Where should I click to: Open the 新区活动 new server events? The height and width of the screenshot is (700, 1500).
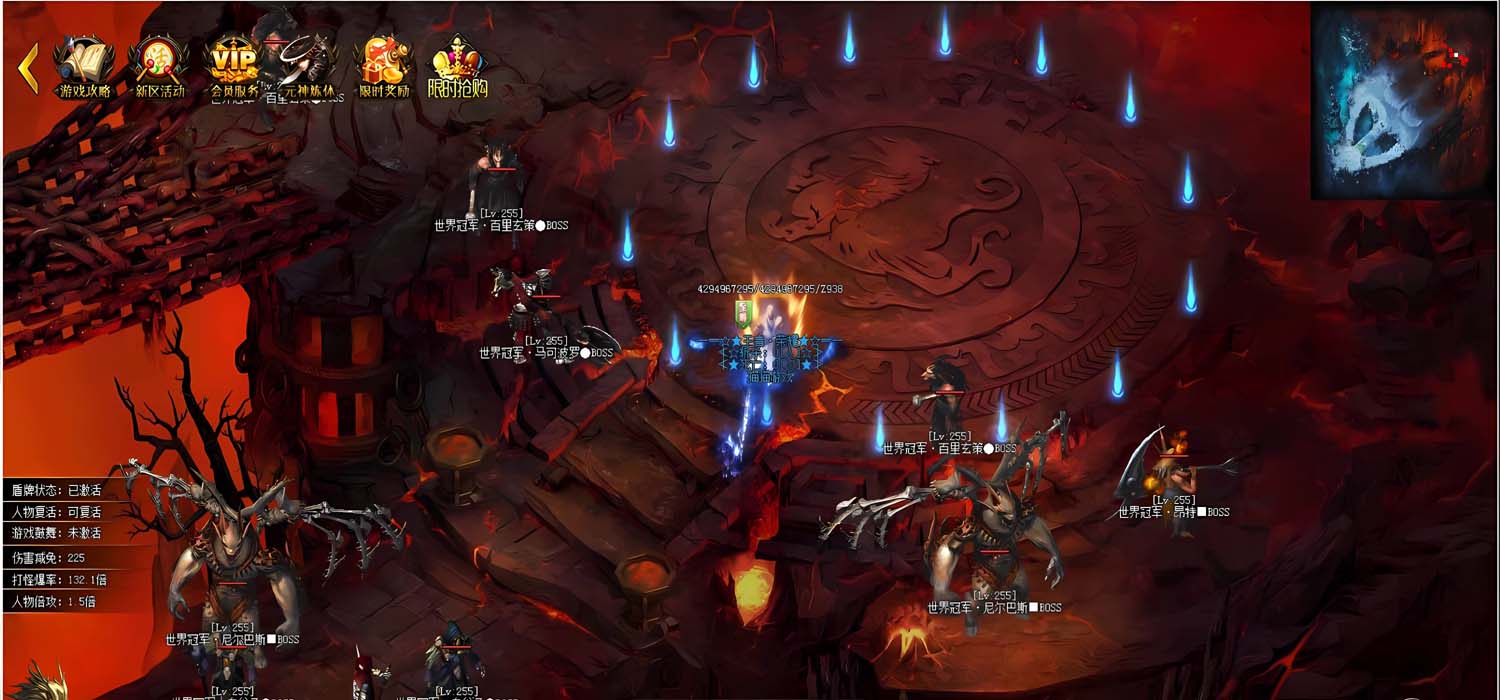pos(160,67)
